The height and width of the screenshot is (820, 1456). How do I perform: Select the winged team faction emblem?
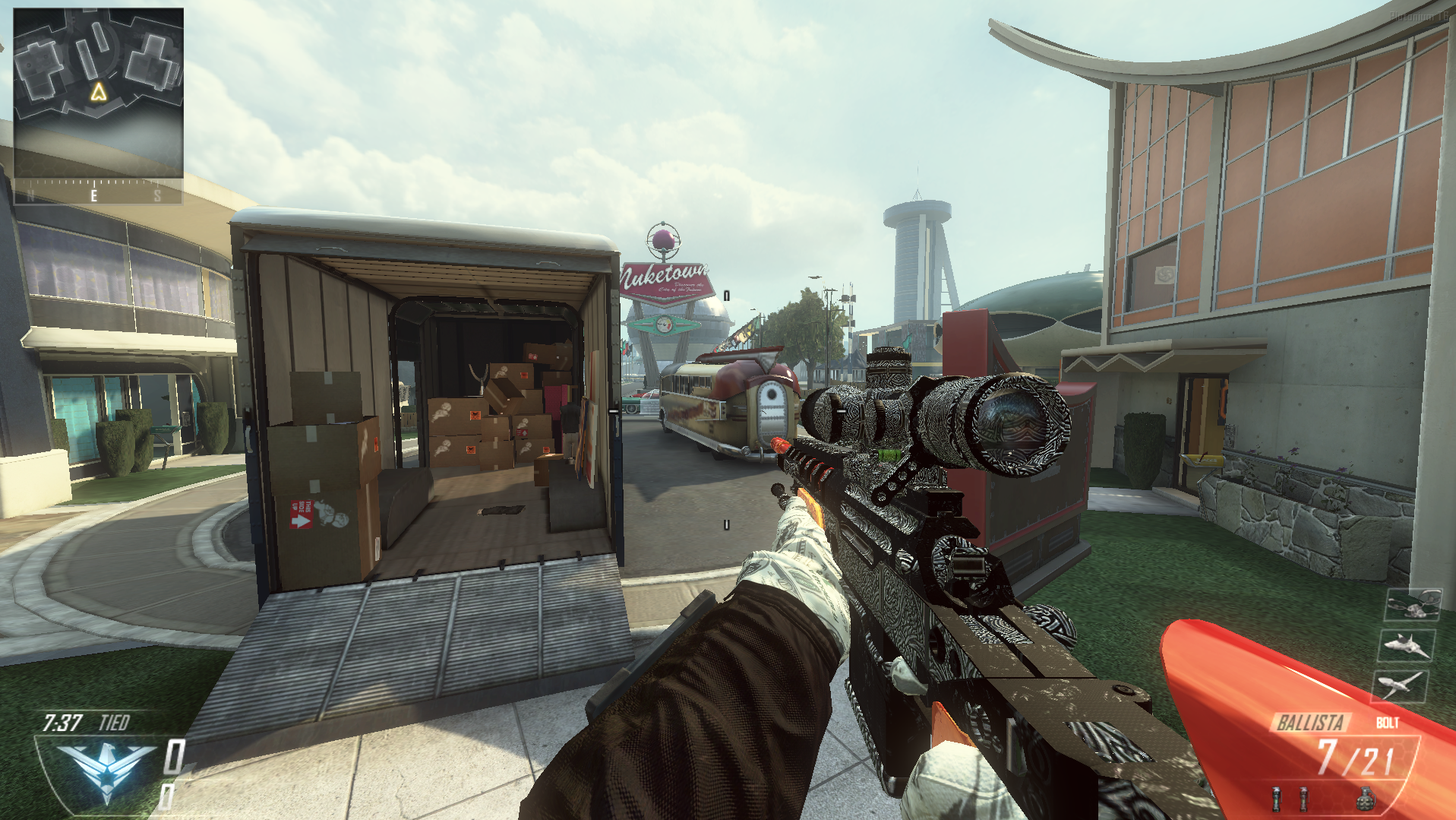pyautogui.click(x=106, y=769)
